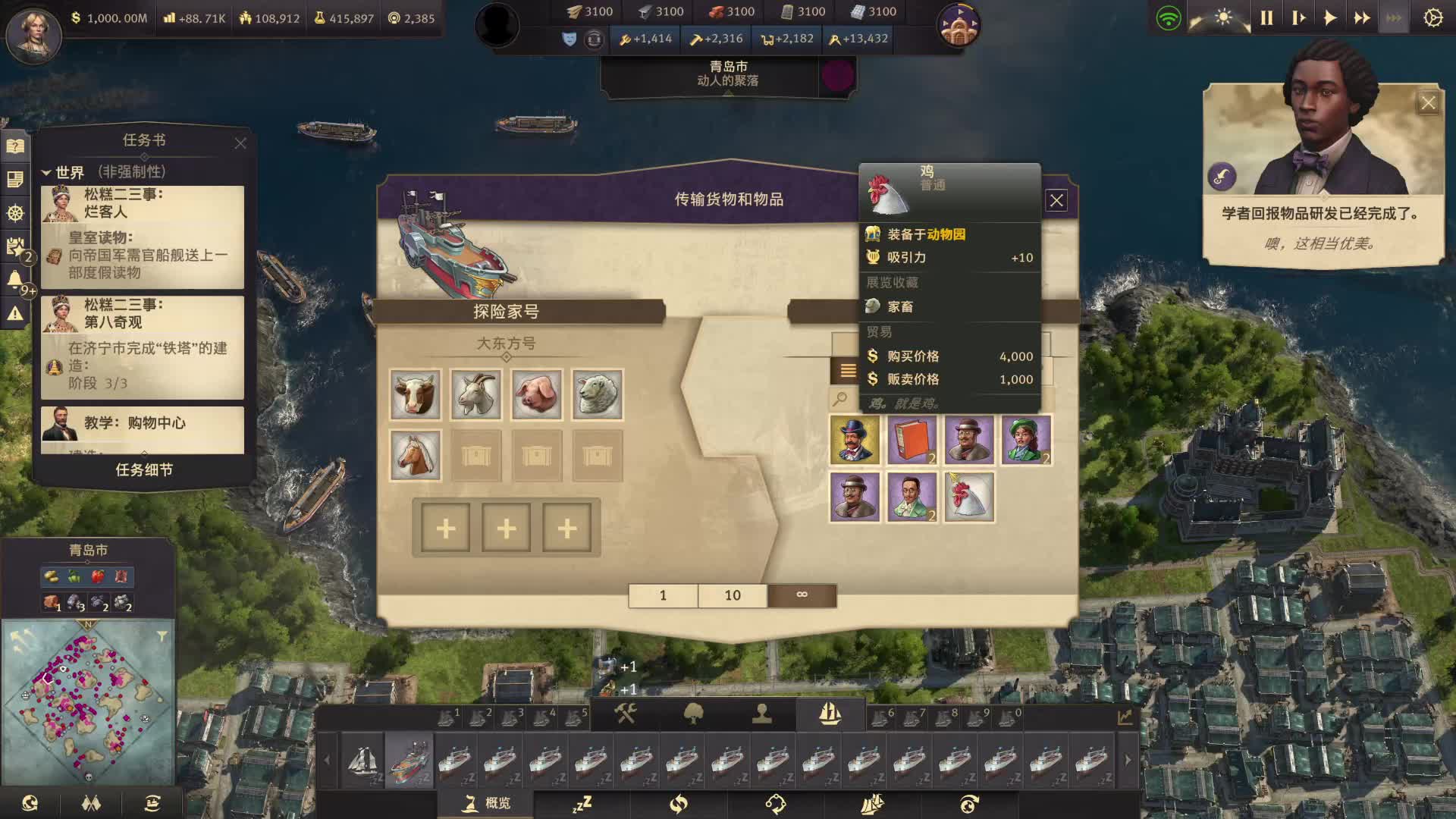Image resolution: width=1456 pixels, height=819 pixels.
Task: Close the quest book panel
Action: coord(240,143)
